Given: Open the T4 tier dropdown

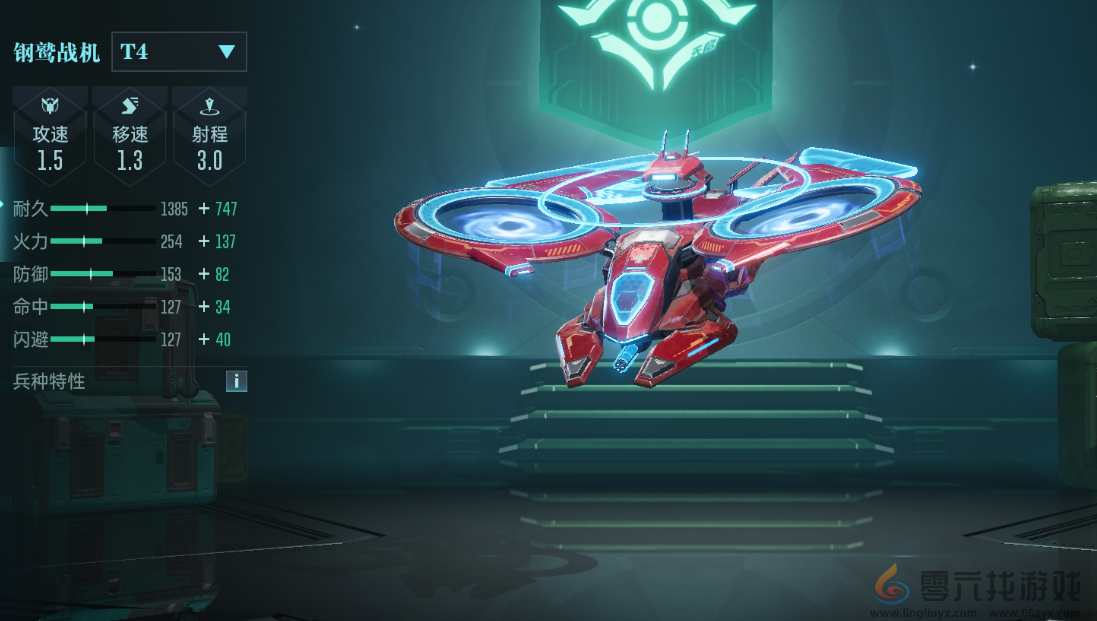Looking at the screenshot, I should pyautogui.click(x=179, y=52).
